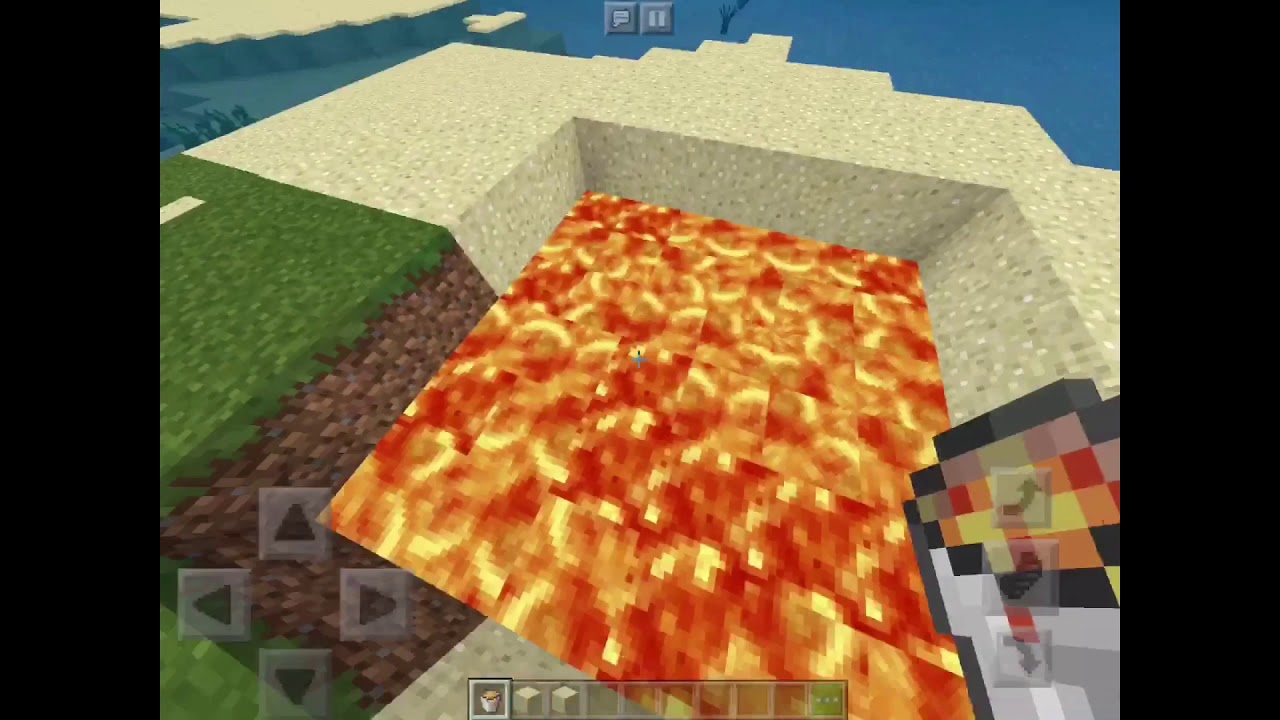Select the empty sixth hotbar slot
This screenshot has width=1280, height=720.
pyautogui.click(x=678, y=699)
